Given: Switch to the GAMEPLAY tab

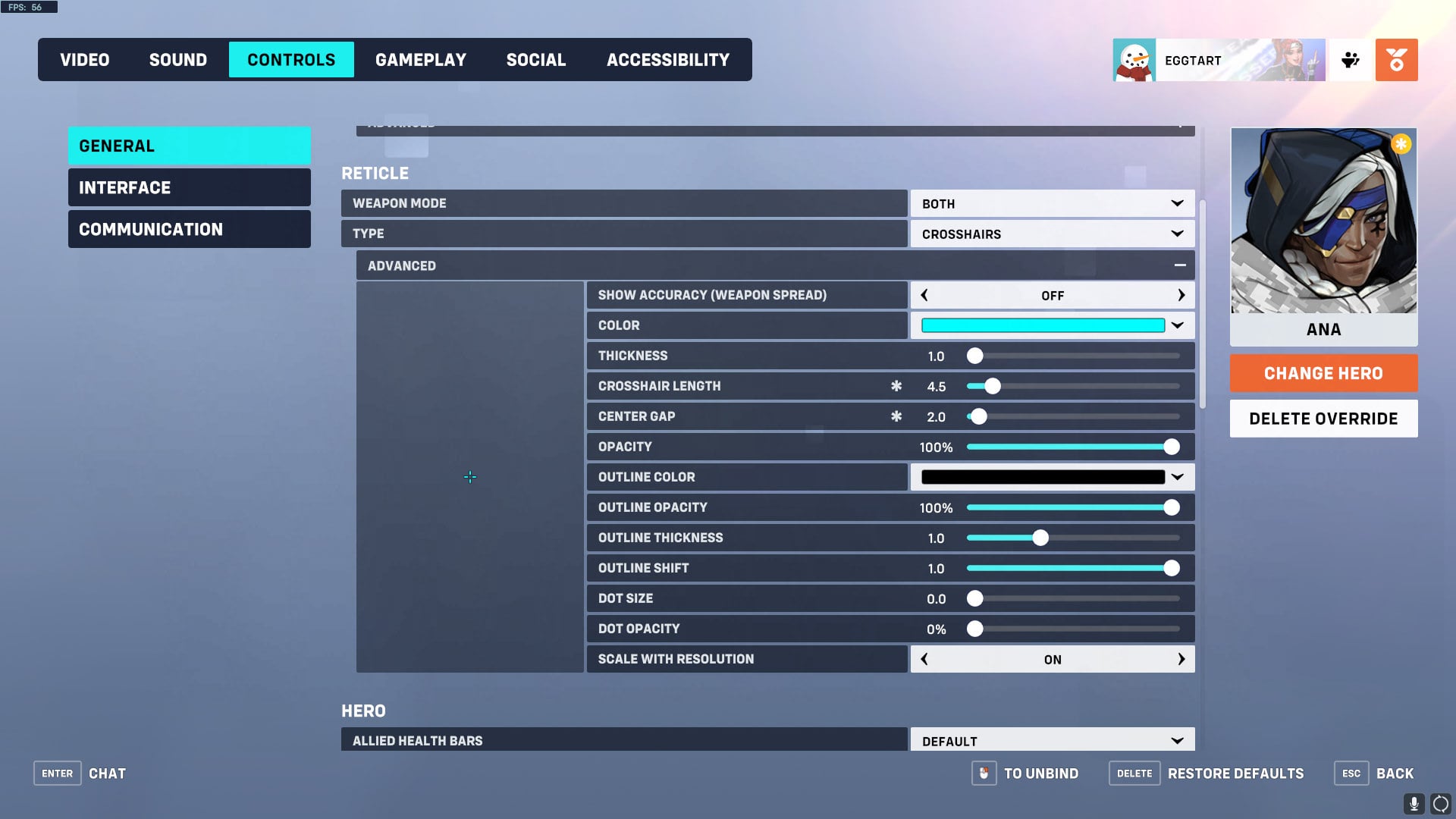Looking at the screenshot, I should click(x=421, y=59).
